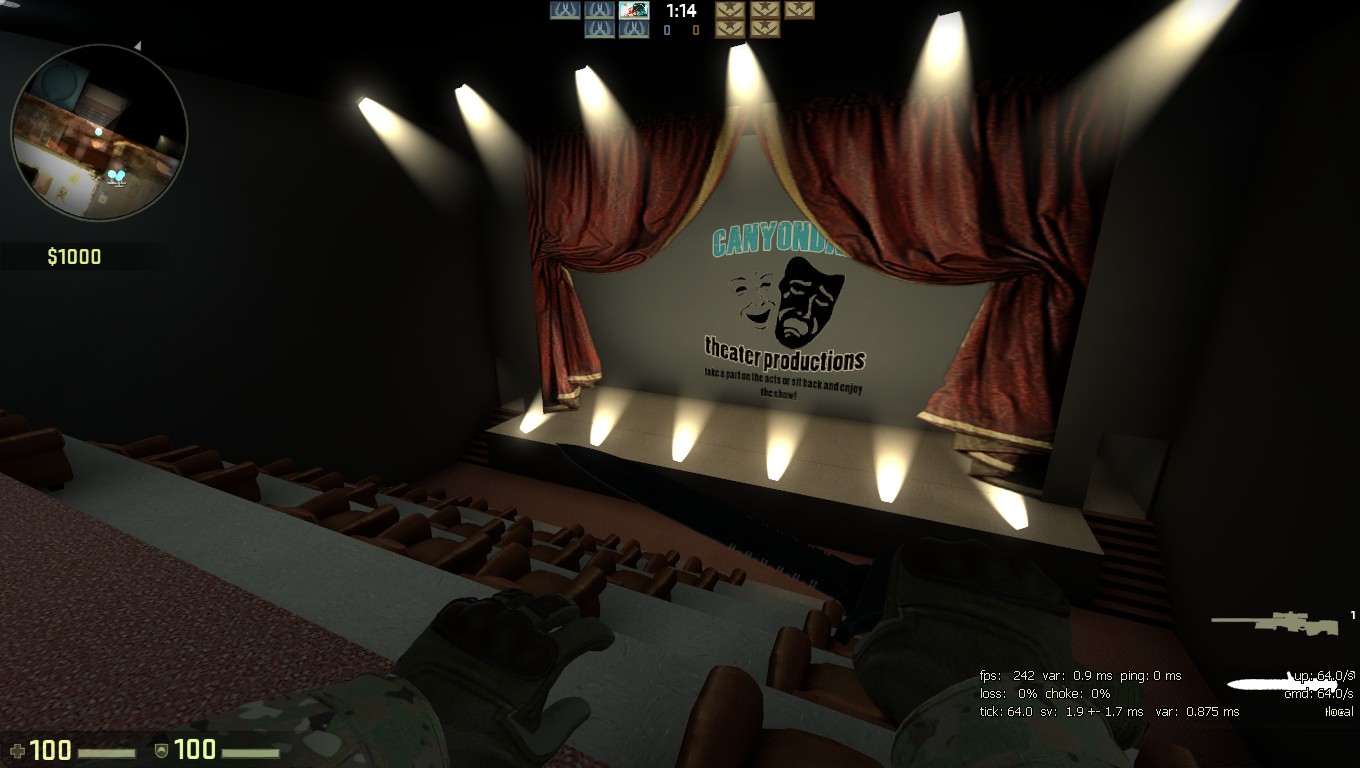Select the AWP sniper rifle weapon icon

point(1275,623)
